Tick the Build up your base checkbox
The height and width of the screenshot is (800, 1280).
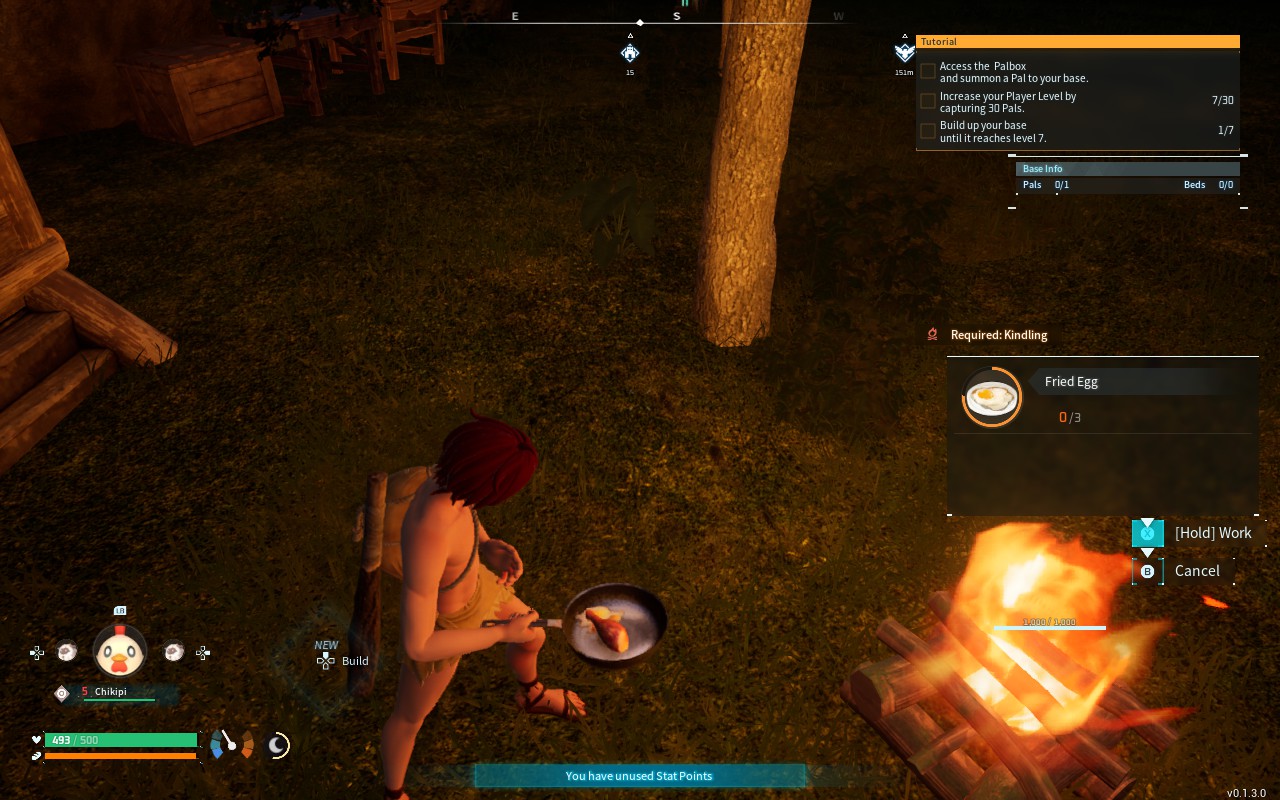(928, 131)
